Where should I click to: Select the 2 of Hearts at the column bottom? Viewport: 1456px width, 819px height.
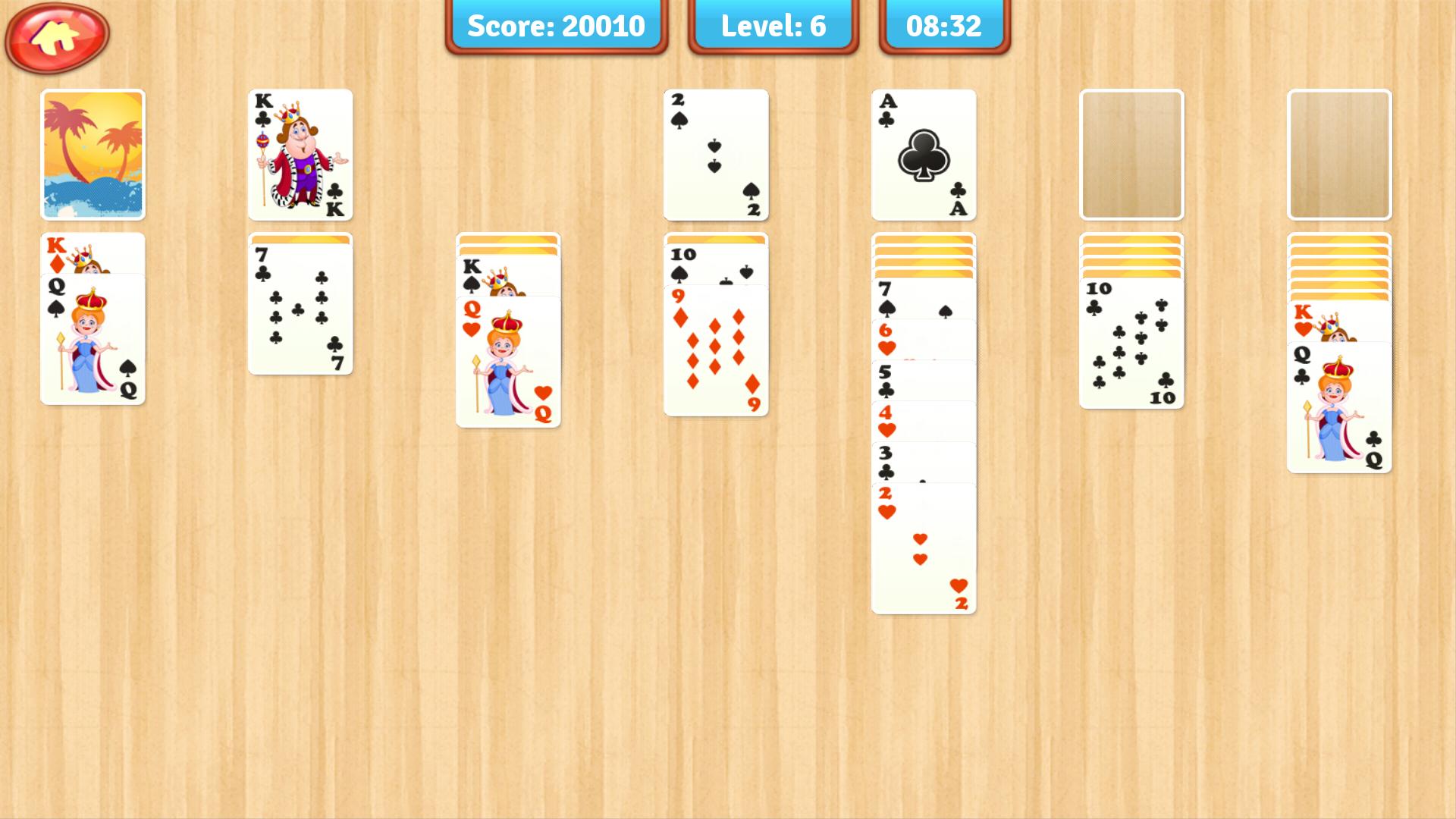tap(922, 546)
